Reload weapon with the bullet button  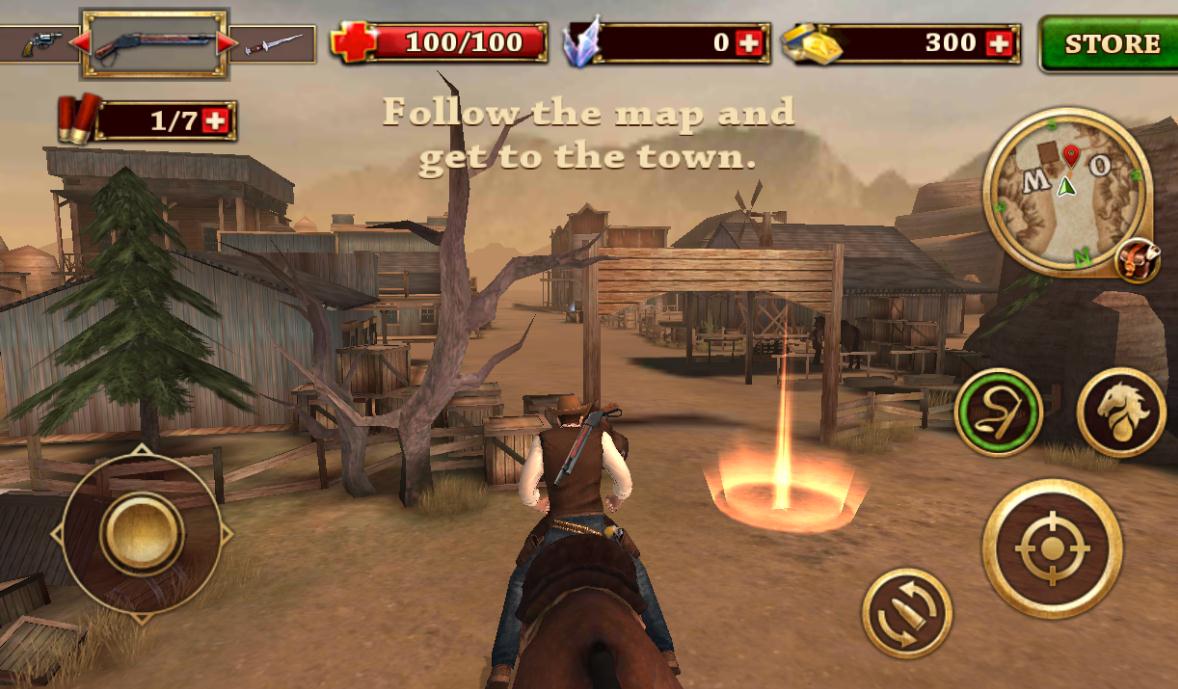[906, 613]
